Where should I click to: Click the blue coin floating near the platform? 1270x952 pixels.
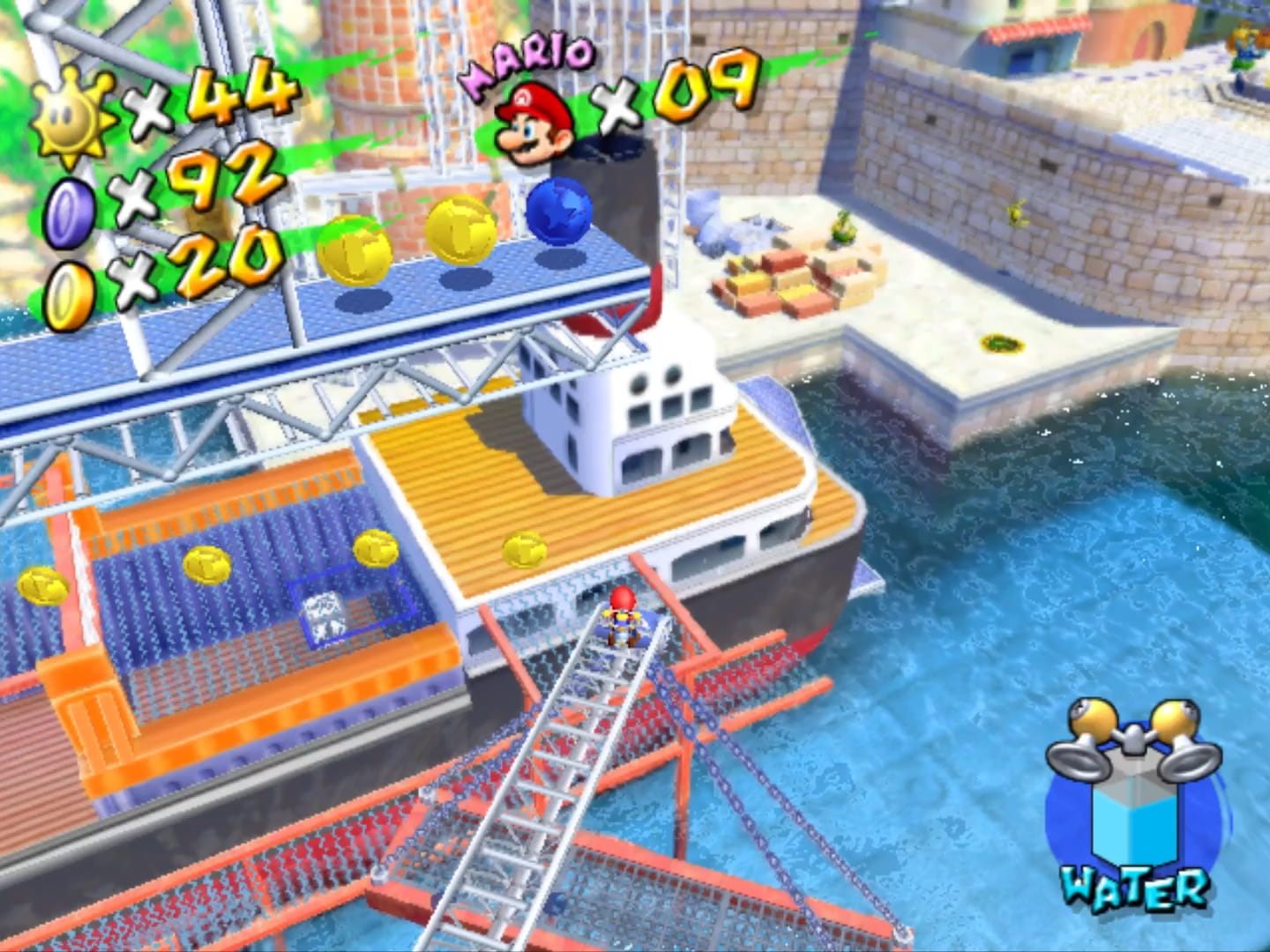point(560,212)
